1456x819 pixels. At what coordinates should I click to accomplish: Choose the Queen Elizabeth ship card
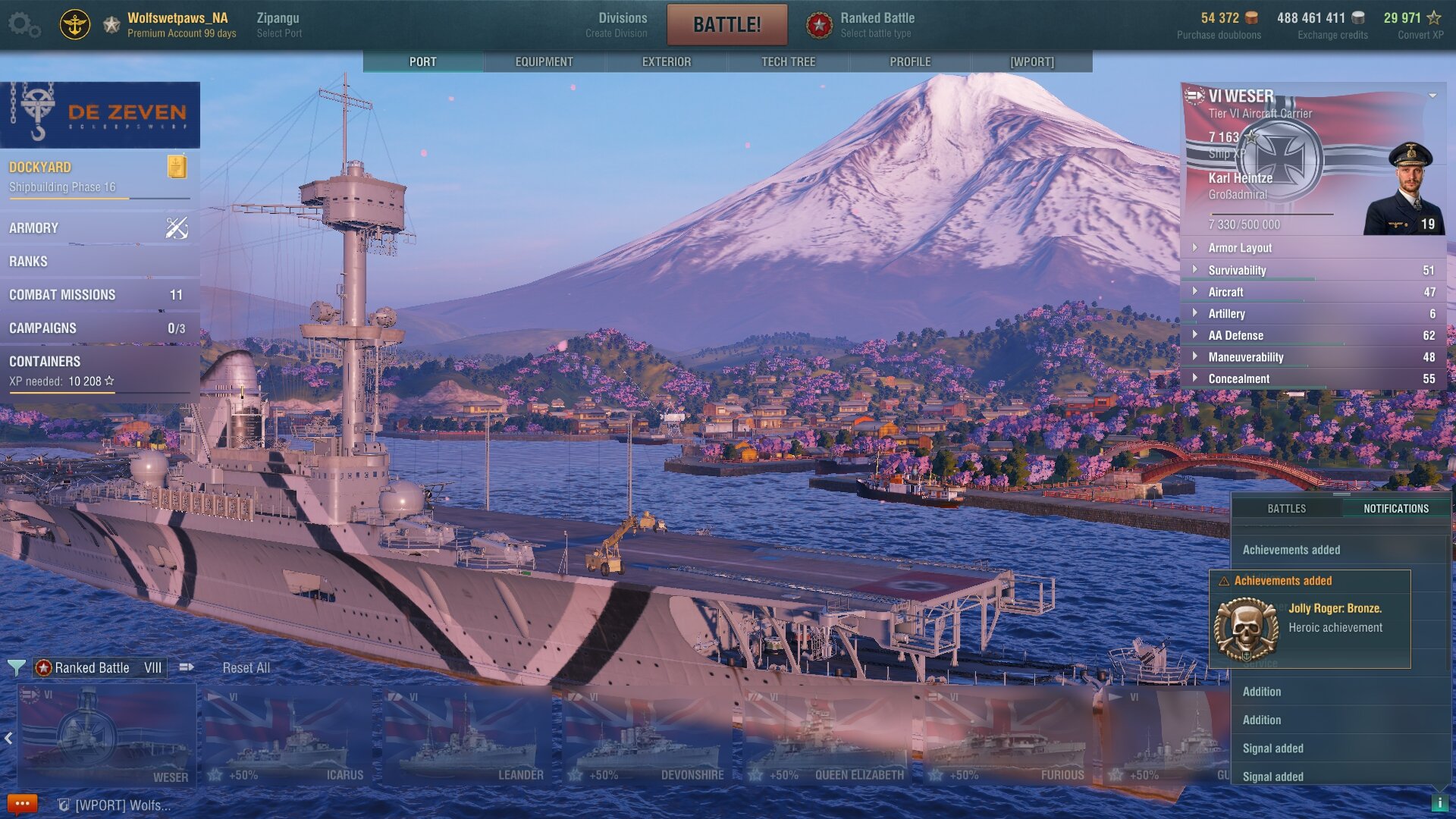click(827, 736)
